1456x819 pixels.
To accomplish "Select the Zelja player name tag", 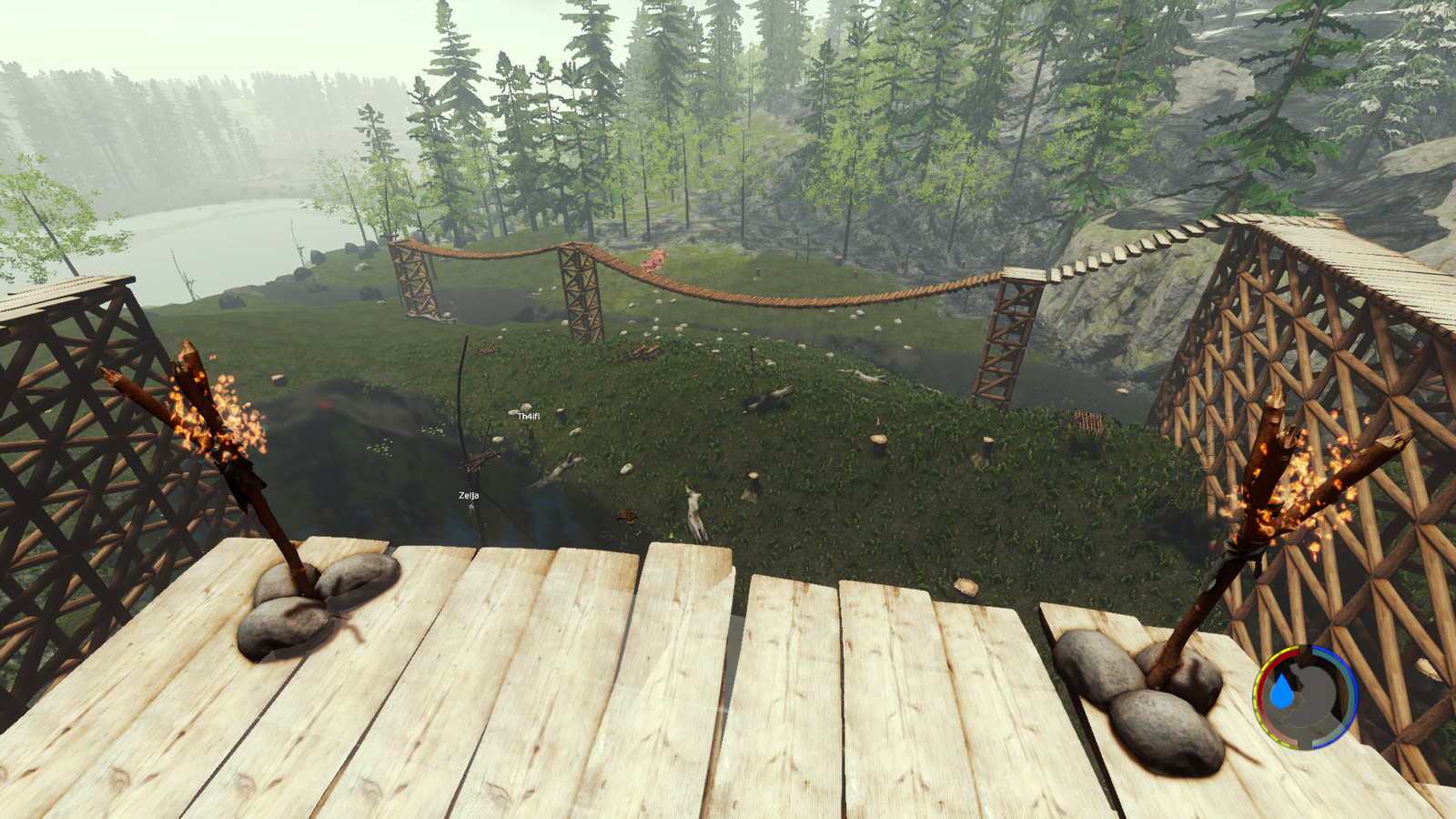I will point(469,496).
